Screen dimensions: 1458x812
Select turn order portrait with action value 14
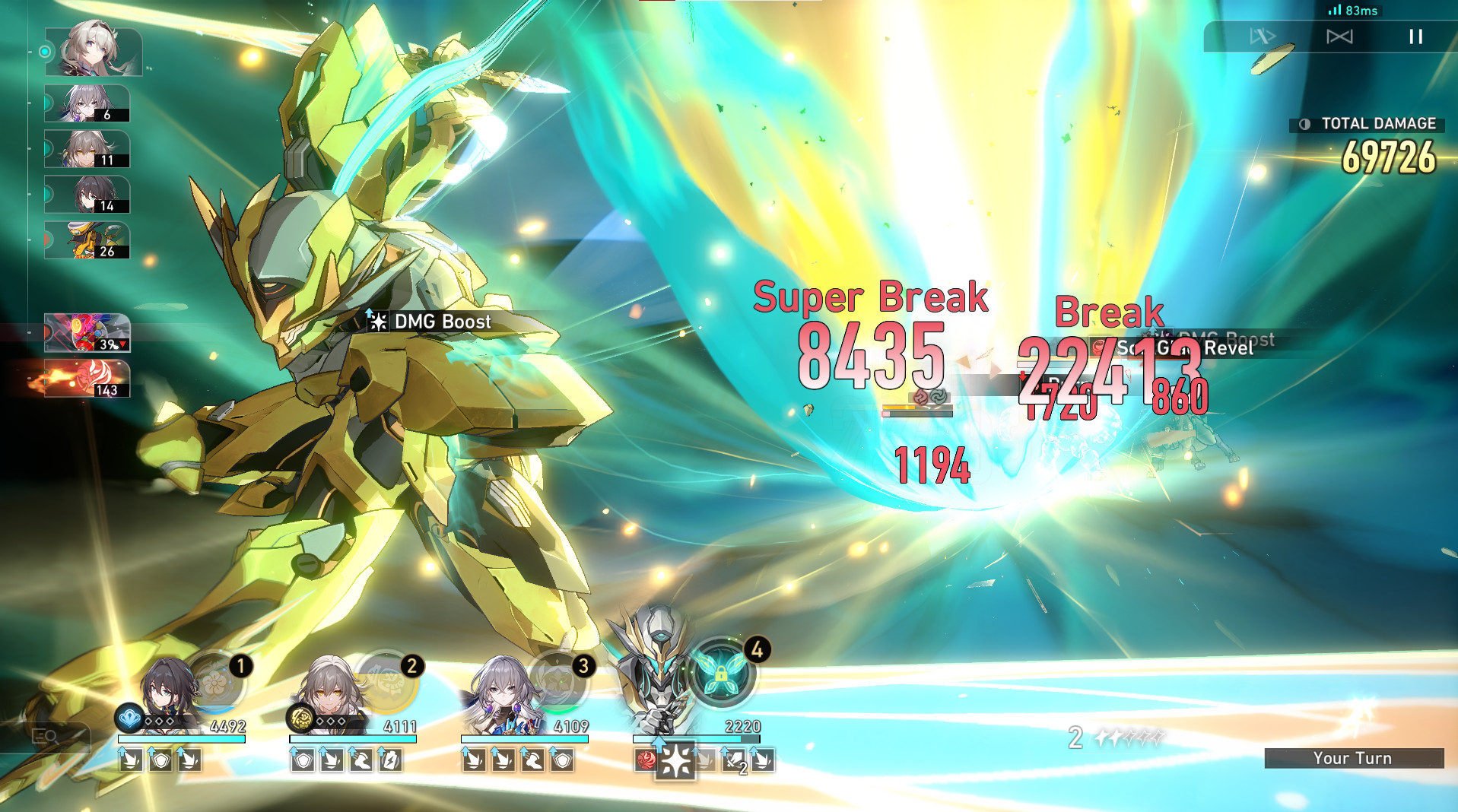click(87, 195)
